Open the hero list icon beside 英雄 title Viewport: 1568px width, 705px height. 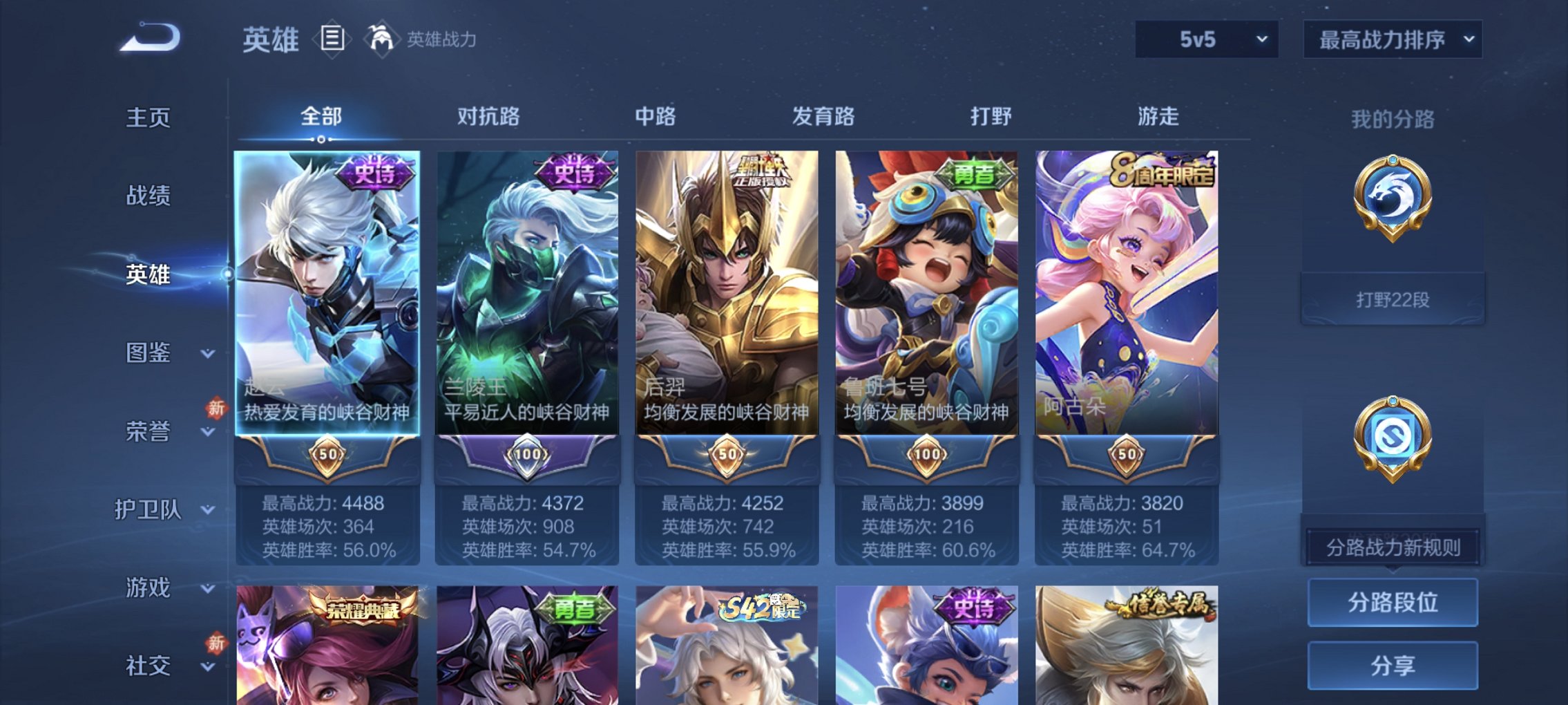[x=332, y=39]
